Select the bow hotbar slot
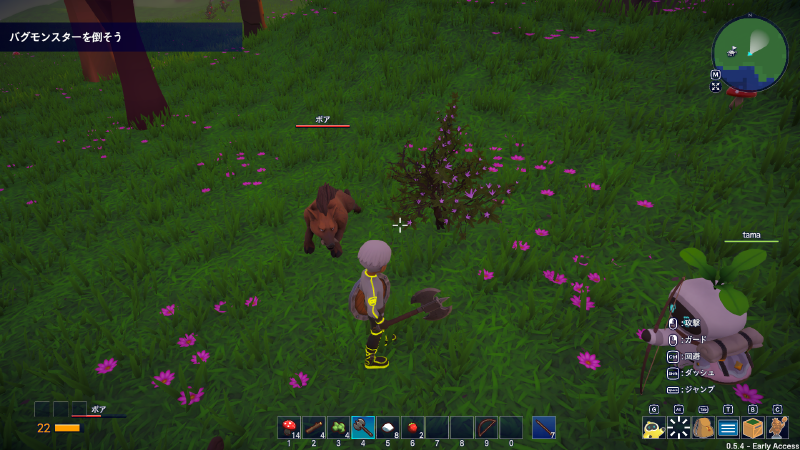The width and height of the screenshot is (800, 450). (486, 427)
